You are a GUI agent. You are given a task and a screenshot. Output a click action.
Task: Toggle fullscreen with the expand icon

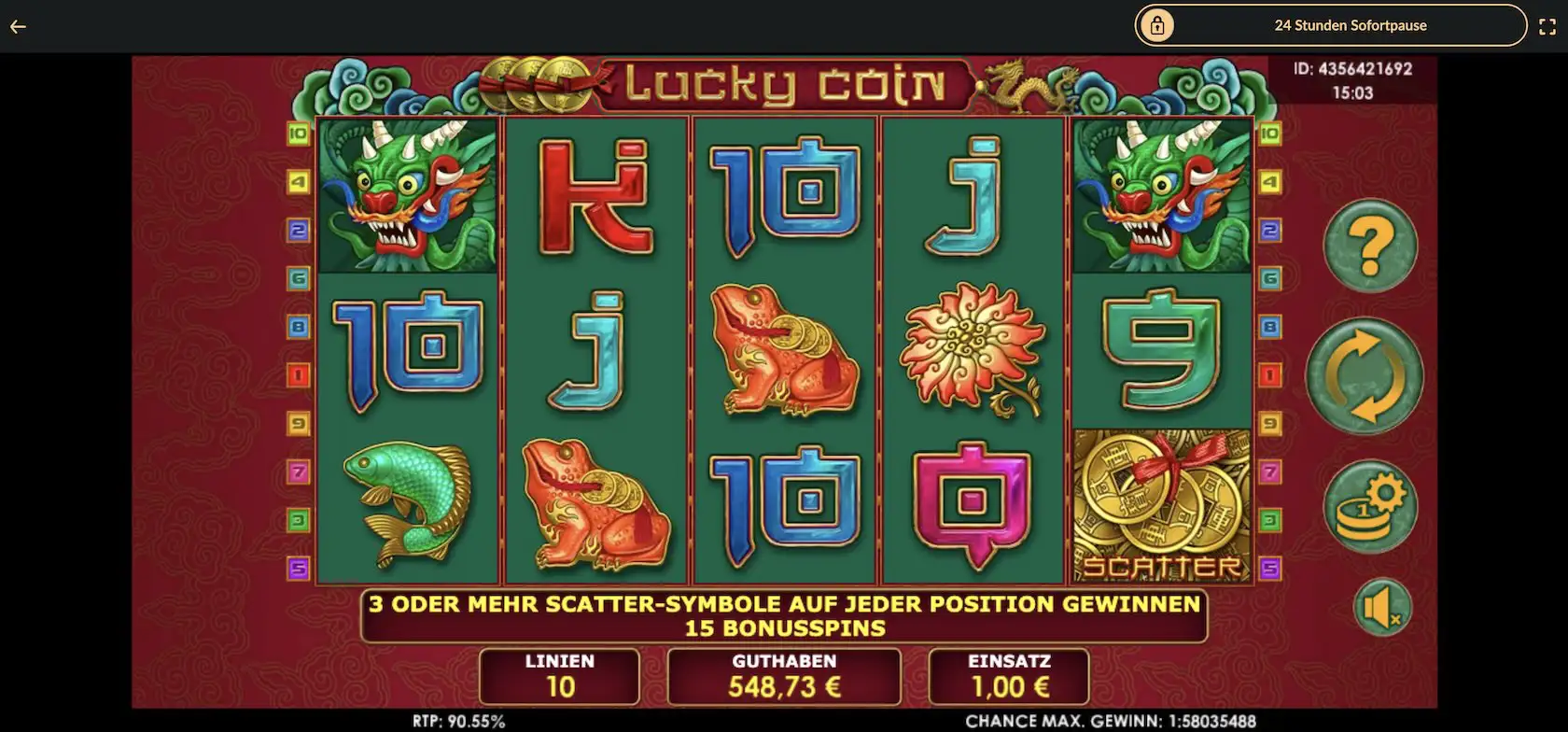pos(1547,26)
